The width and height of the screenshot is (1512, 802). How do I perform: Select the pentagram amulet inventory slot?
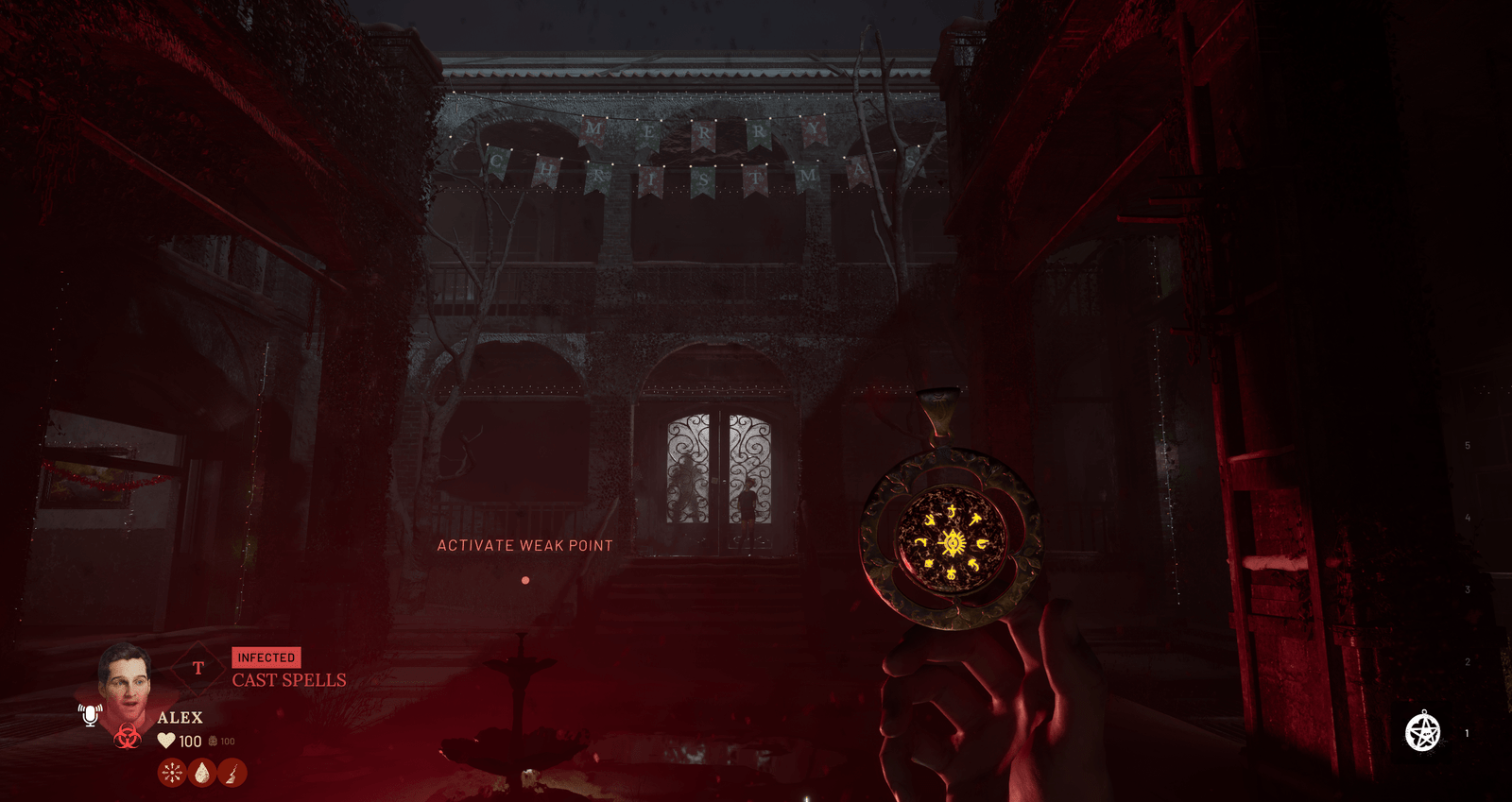tap(1422, 732)
